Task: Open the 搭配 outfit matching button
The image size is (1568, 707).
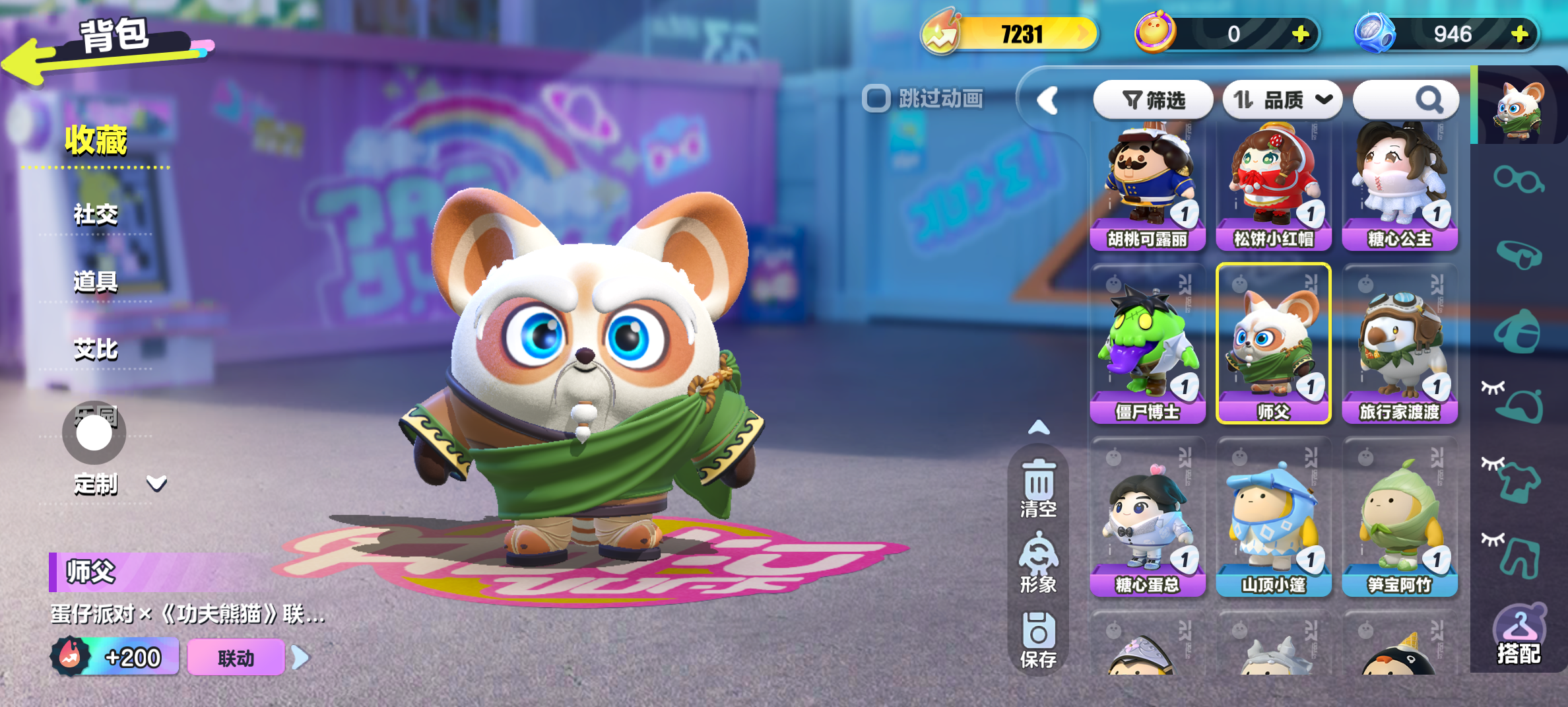Action: (1519, 635)
